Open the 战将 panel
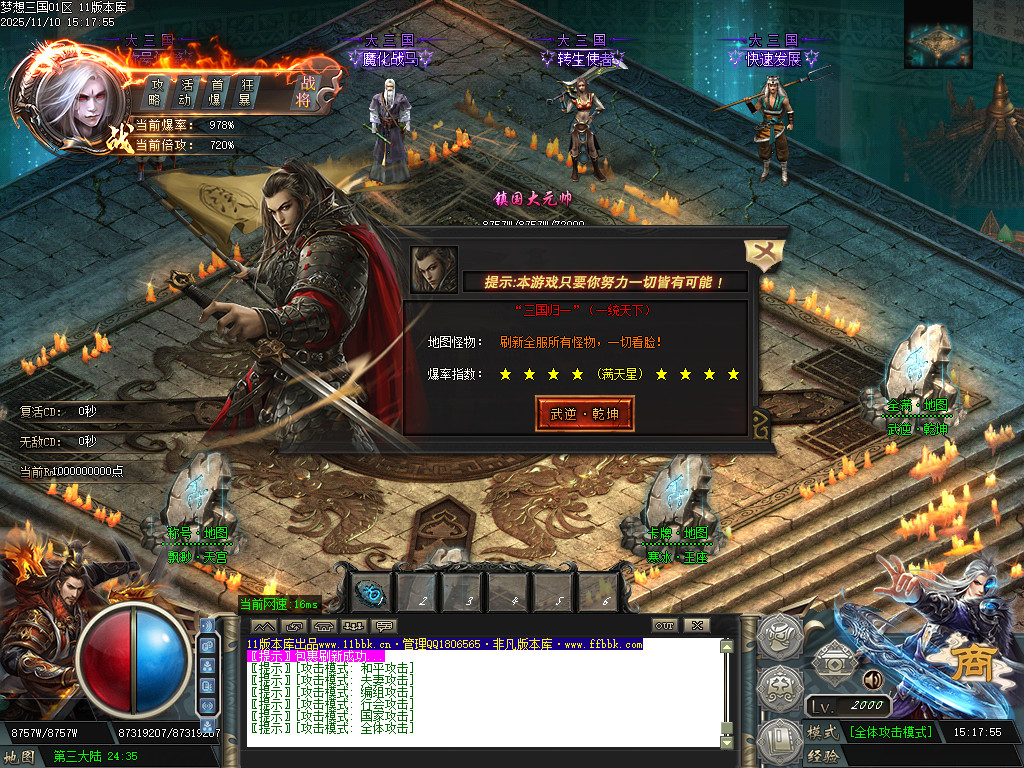 click(303, 92)
